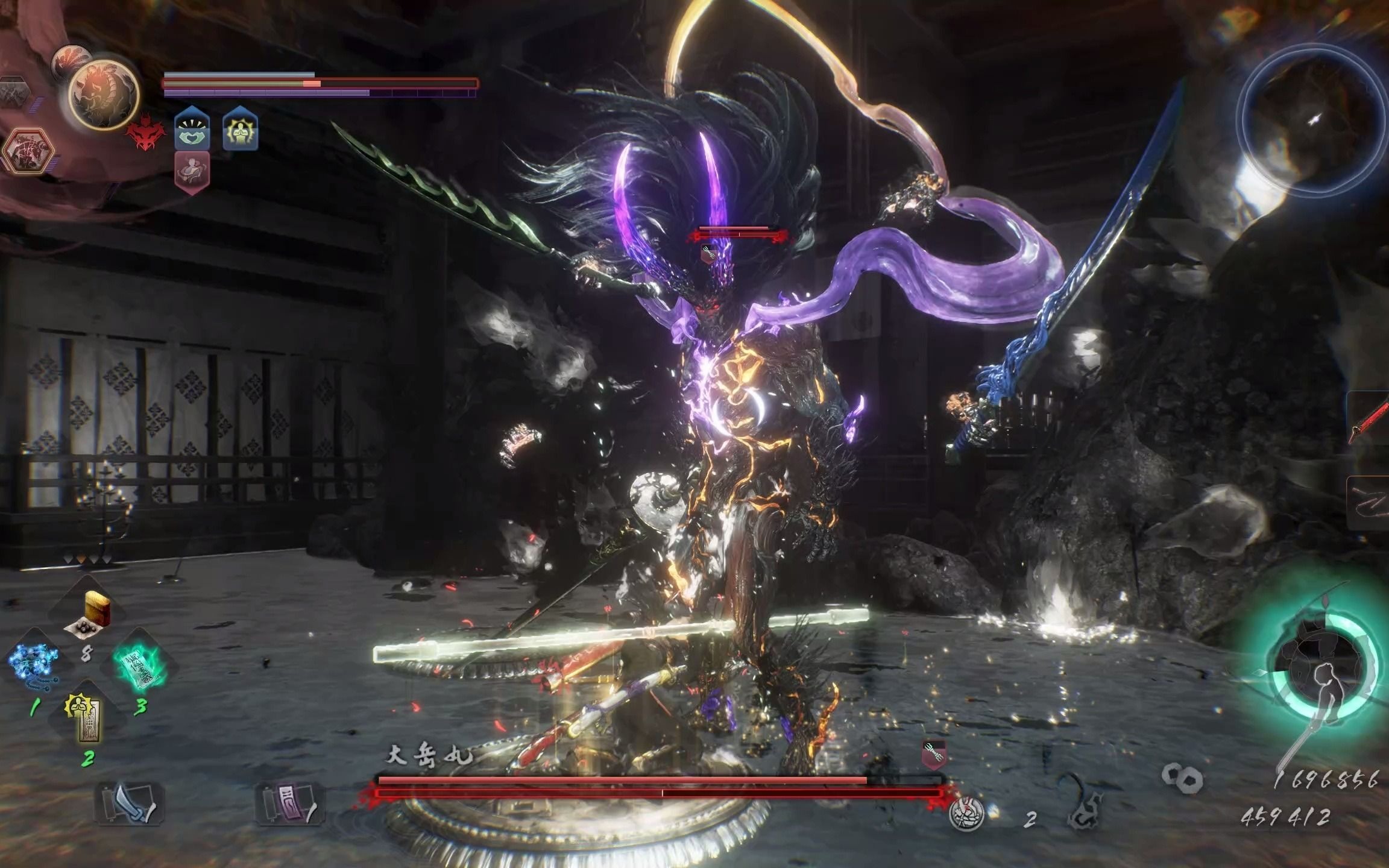Activate the glowing hexagonal yokai soul core

point(28,149)
